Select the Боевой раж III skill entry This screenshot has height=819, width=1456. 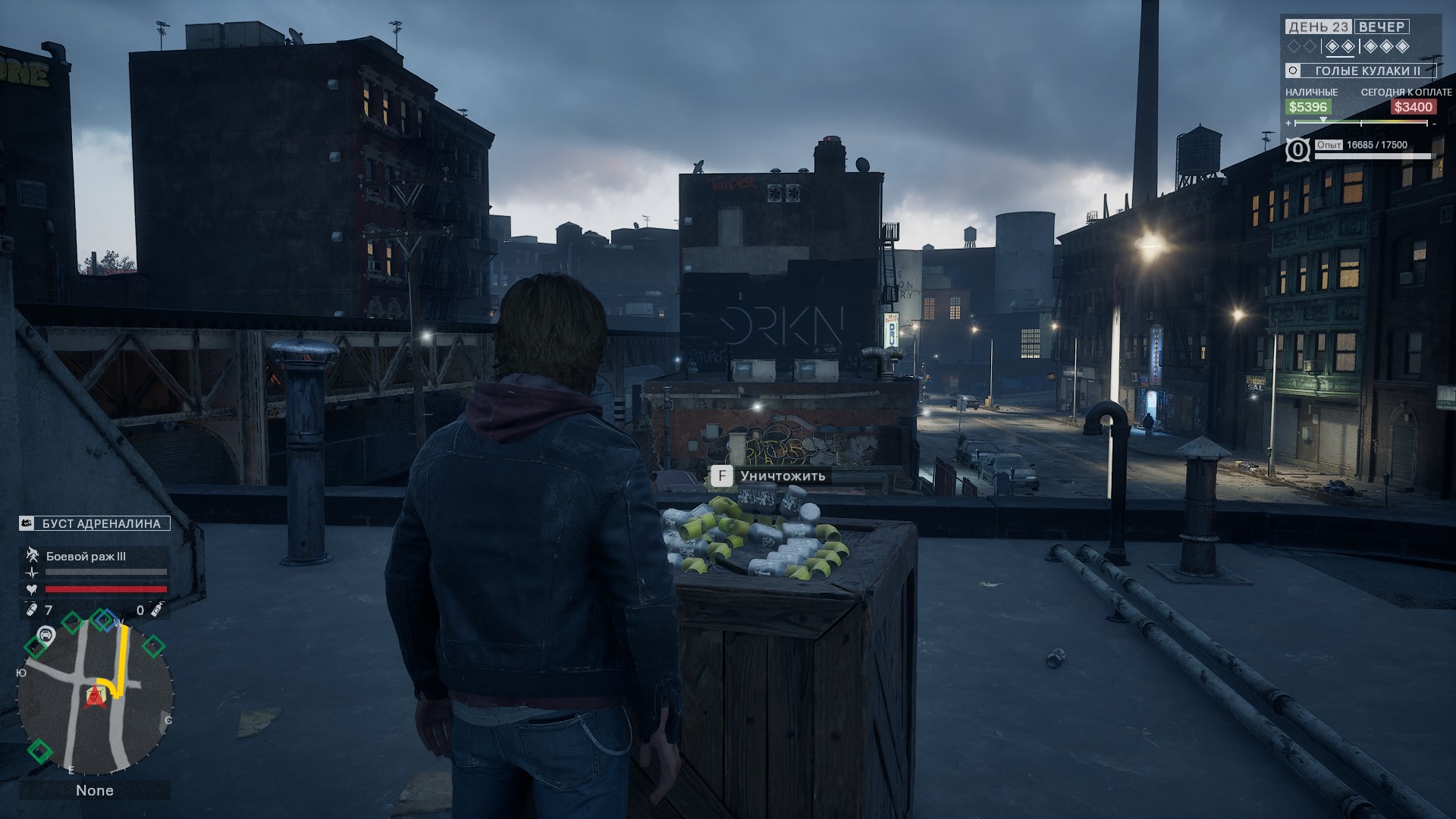86,557
